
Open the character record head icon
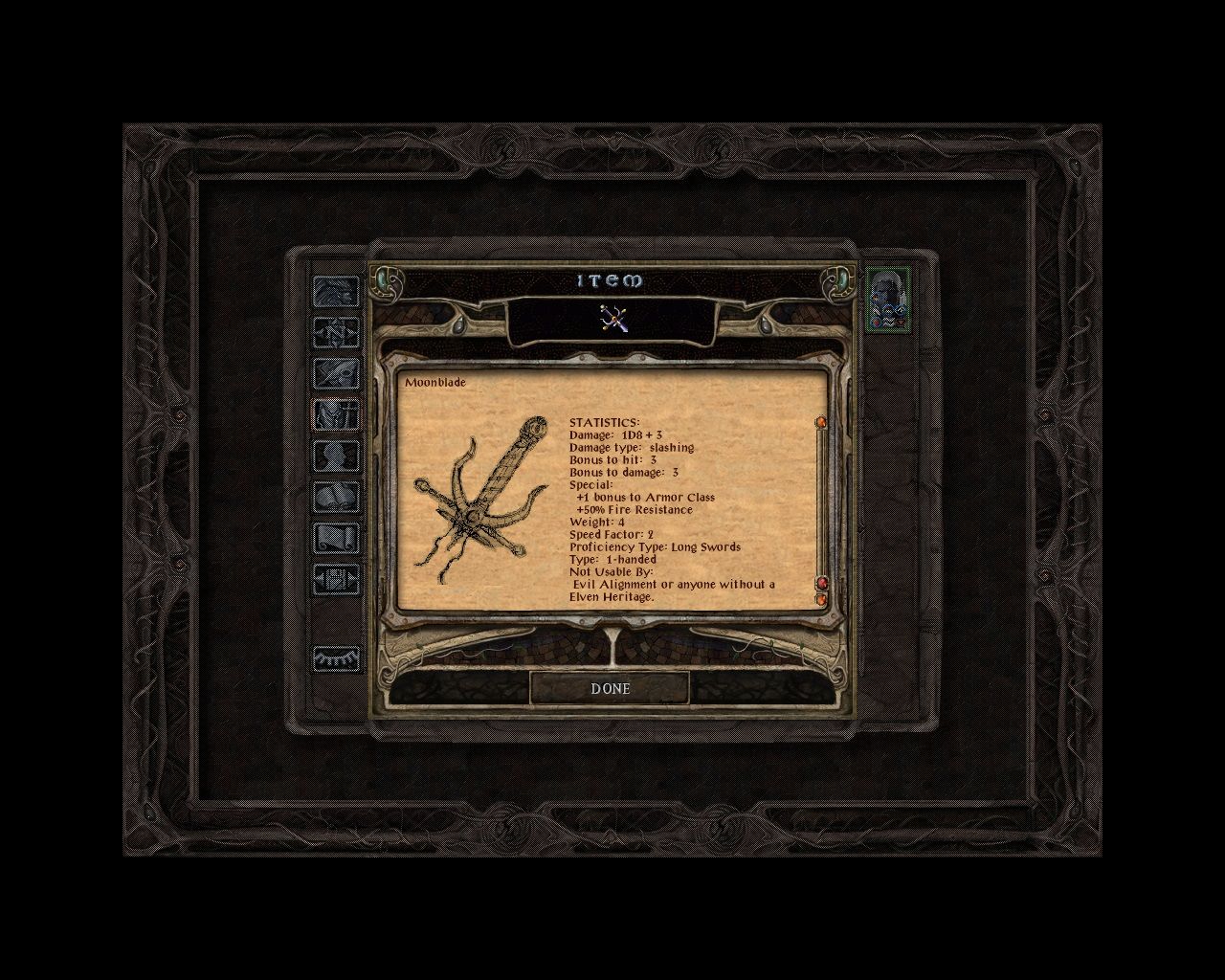[335, 457]
